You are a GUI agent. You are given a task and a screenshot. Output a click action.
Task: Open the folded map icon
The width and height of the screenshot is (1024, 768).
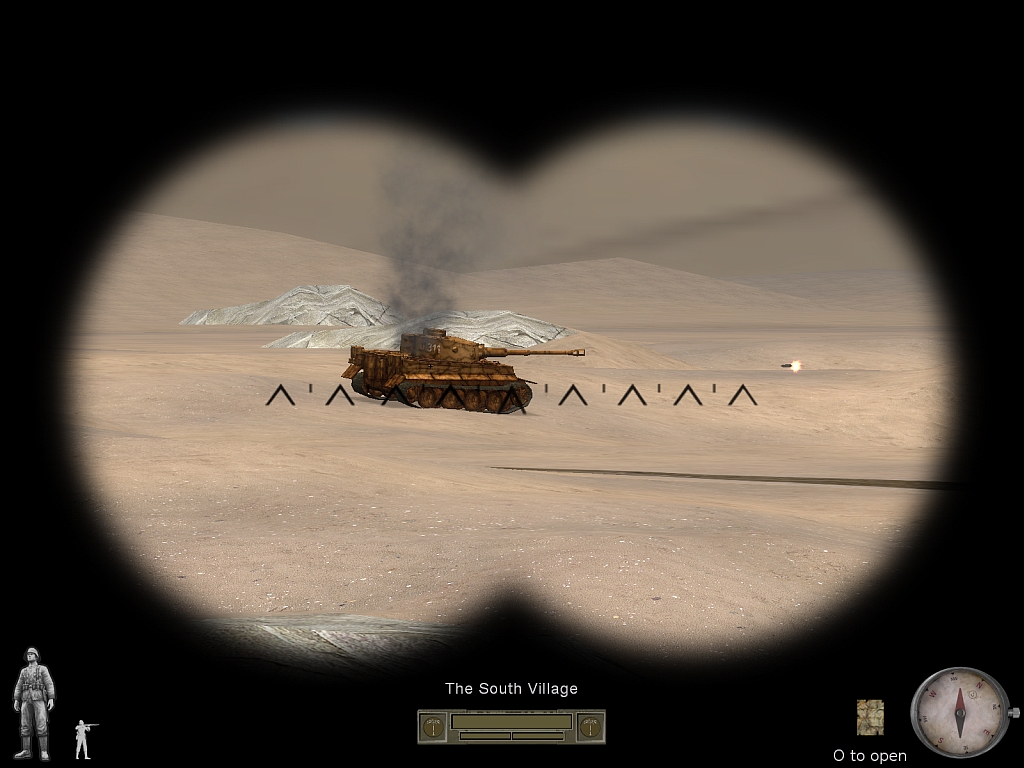pyautogui.click(x=870, y=717)
